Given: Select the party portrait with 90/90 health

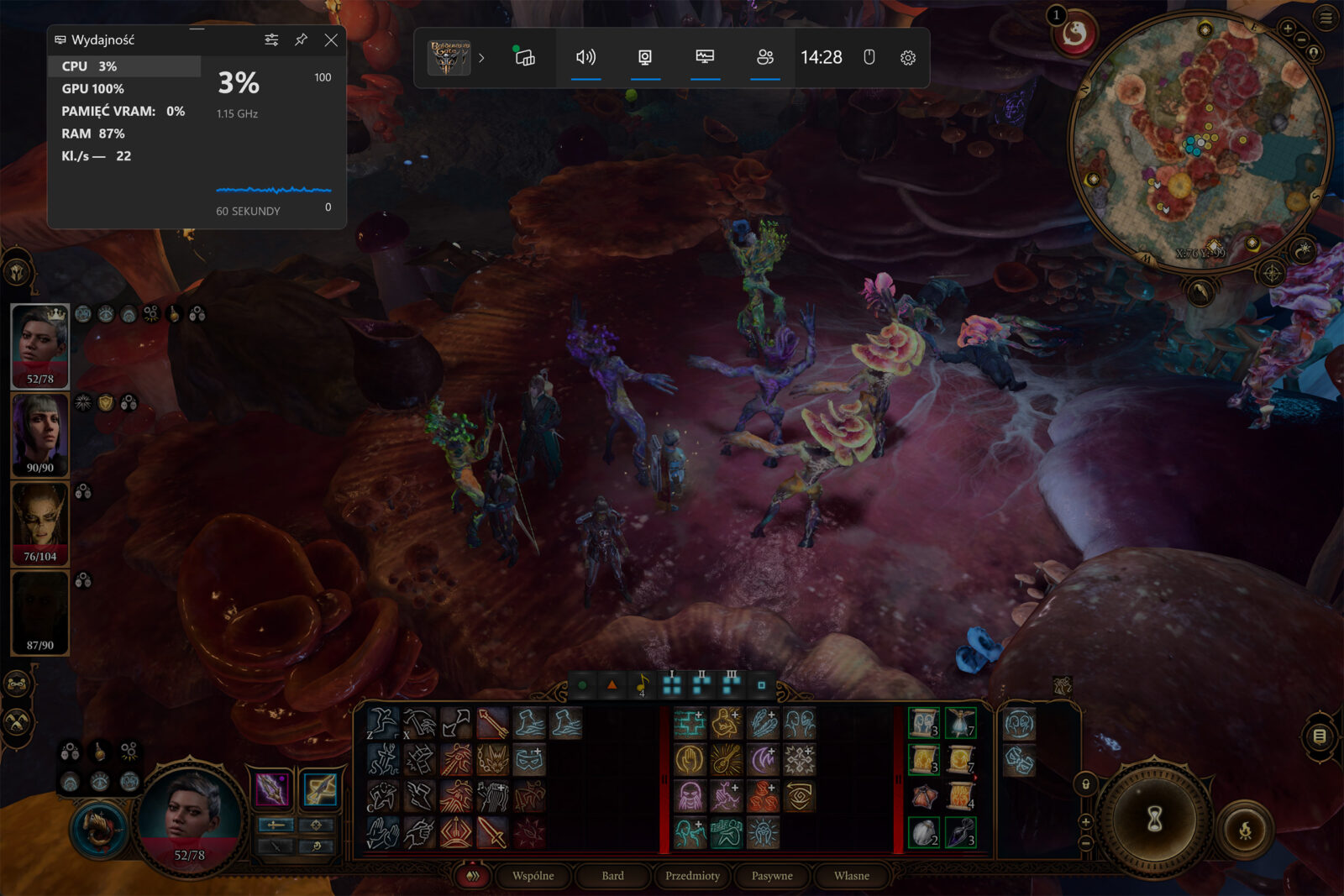Looking at the screenshot, I should click(39, 435).
